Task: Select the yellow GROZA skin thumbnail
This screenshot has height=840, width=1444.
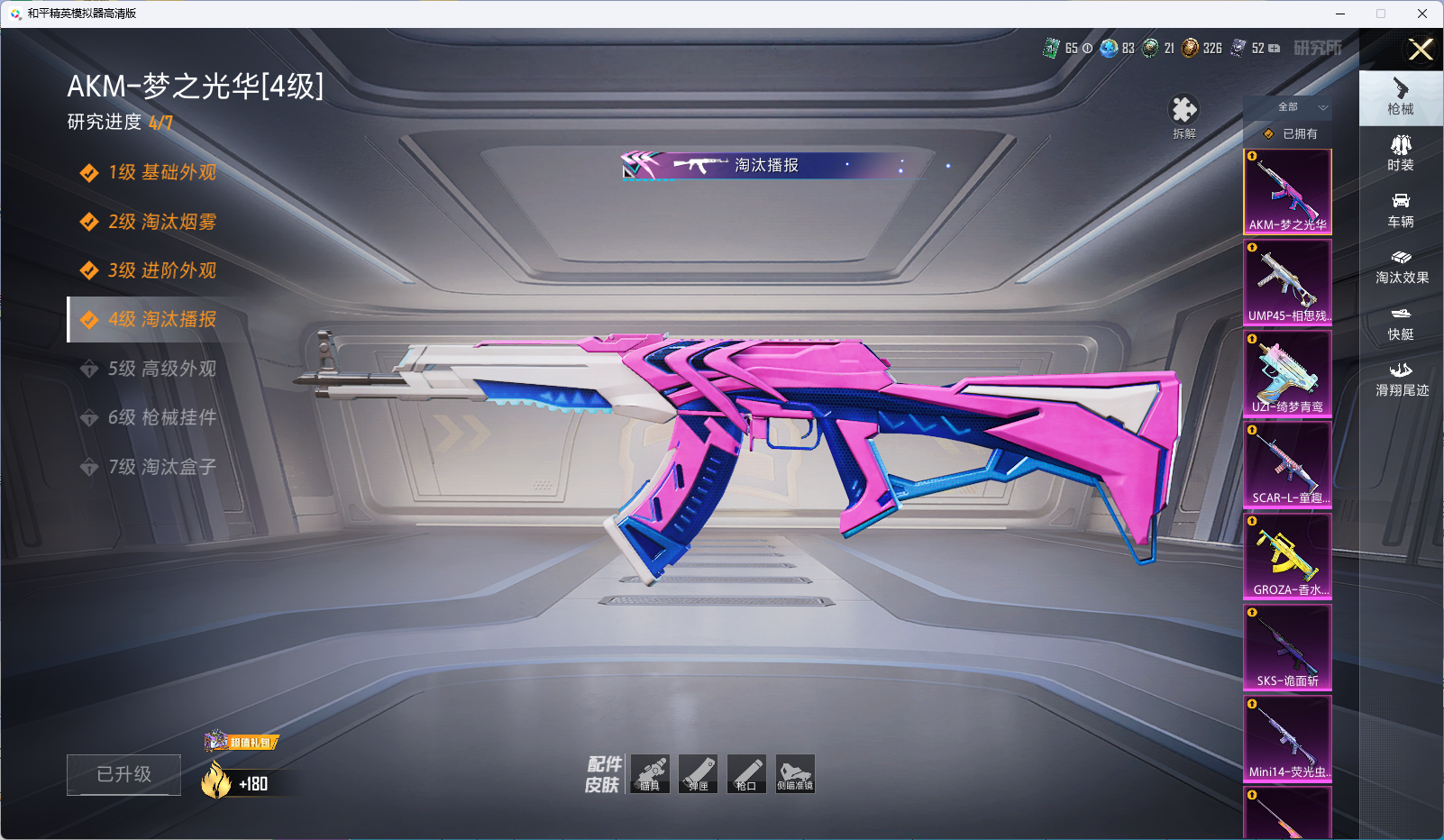Action: (1287, 556)
